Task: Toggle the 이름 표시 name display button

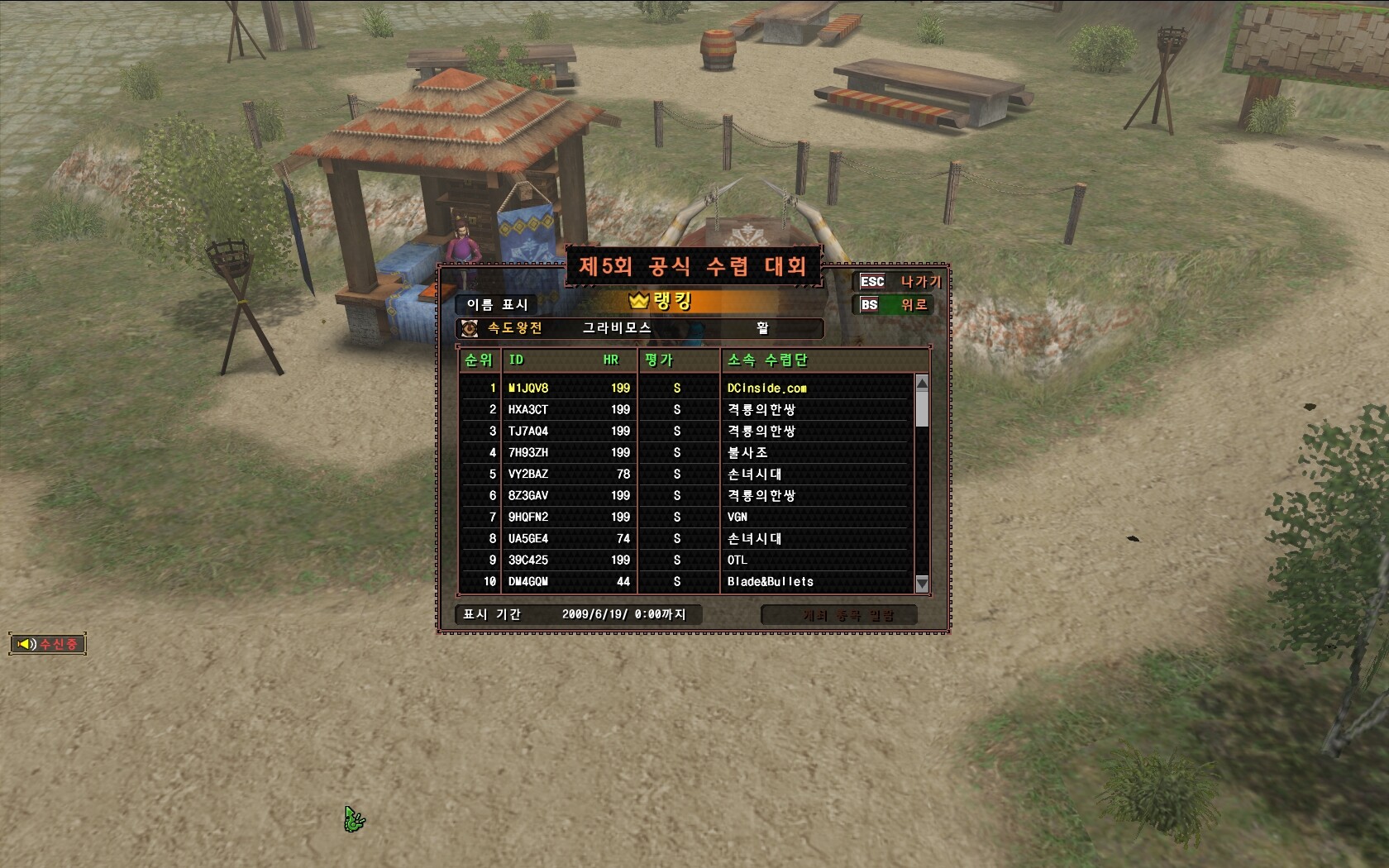Action: (x=496, y=304)
